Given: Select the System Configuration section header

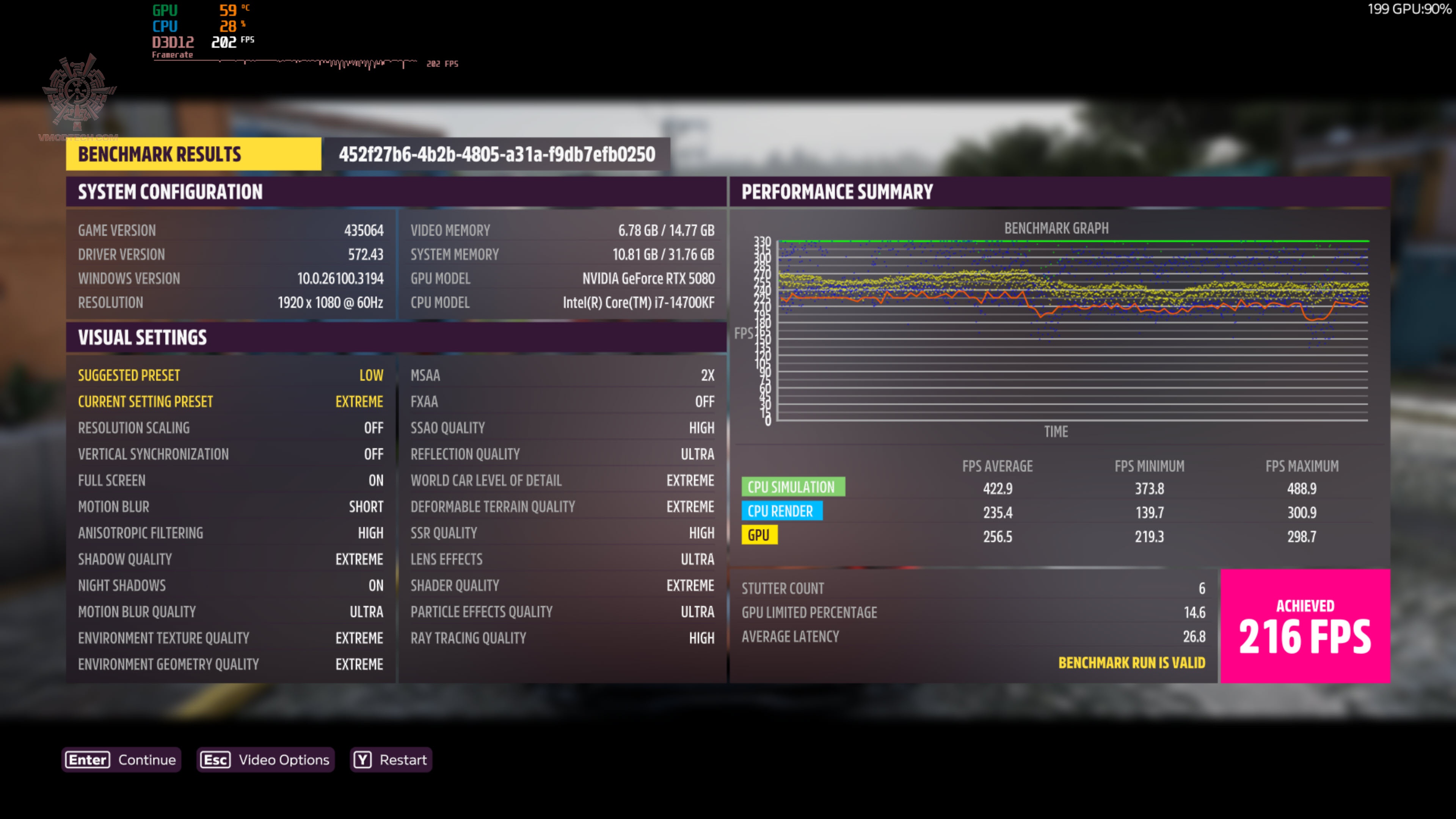Looking at the screenshot, I should 170,192.
